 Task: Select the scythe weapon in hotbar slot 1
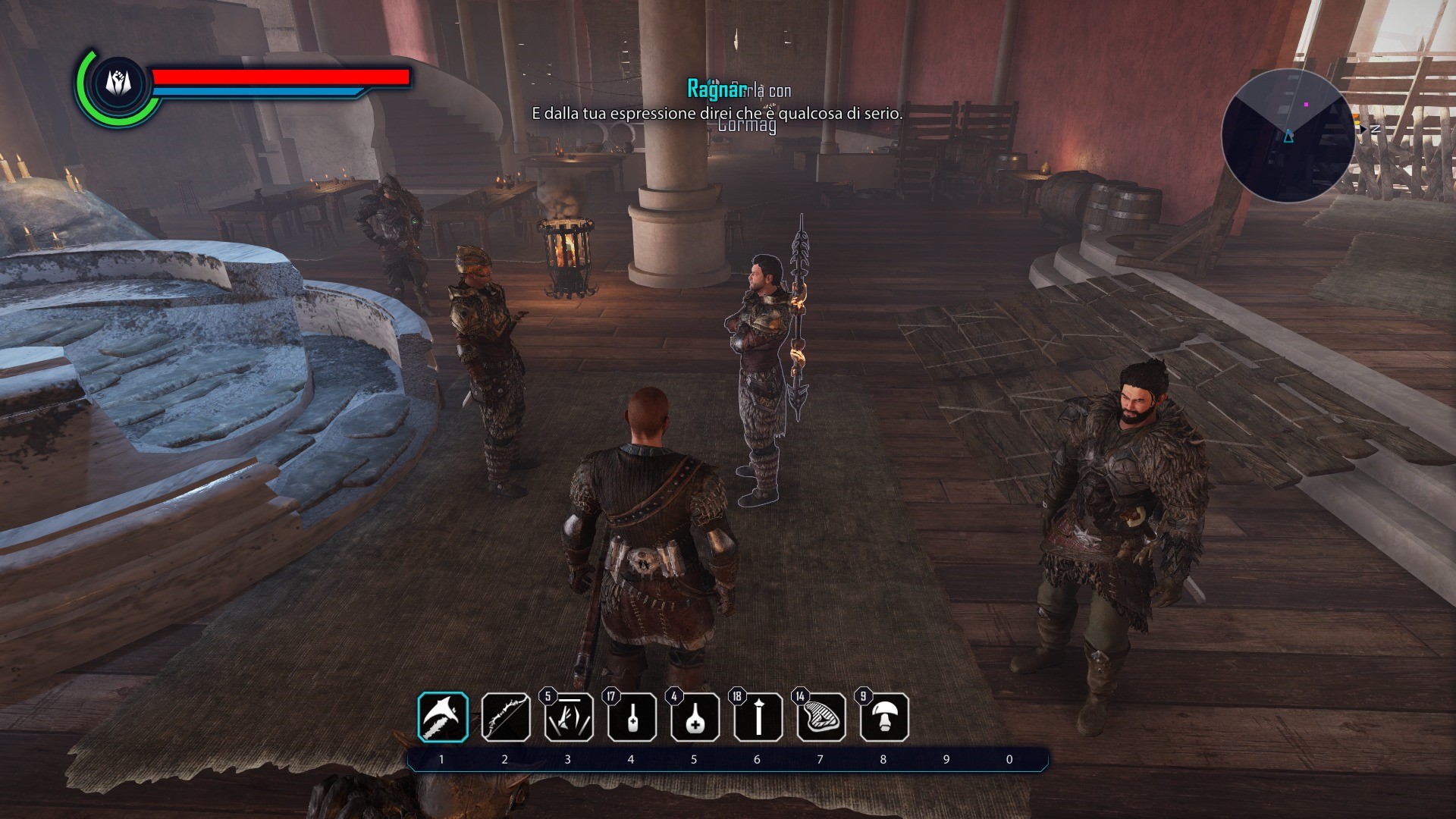click(x=443, y=717)
